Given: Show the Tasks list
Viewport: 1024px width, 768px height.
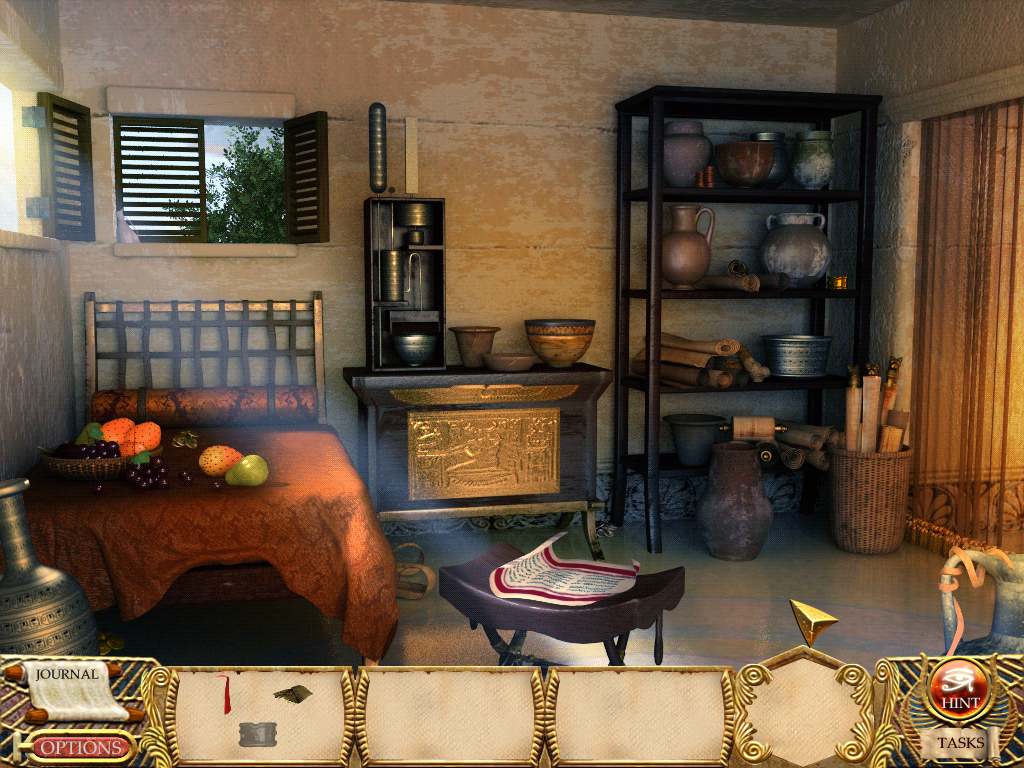Looking at the screenshot, I should tap(960, 742).
